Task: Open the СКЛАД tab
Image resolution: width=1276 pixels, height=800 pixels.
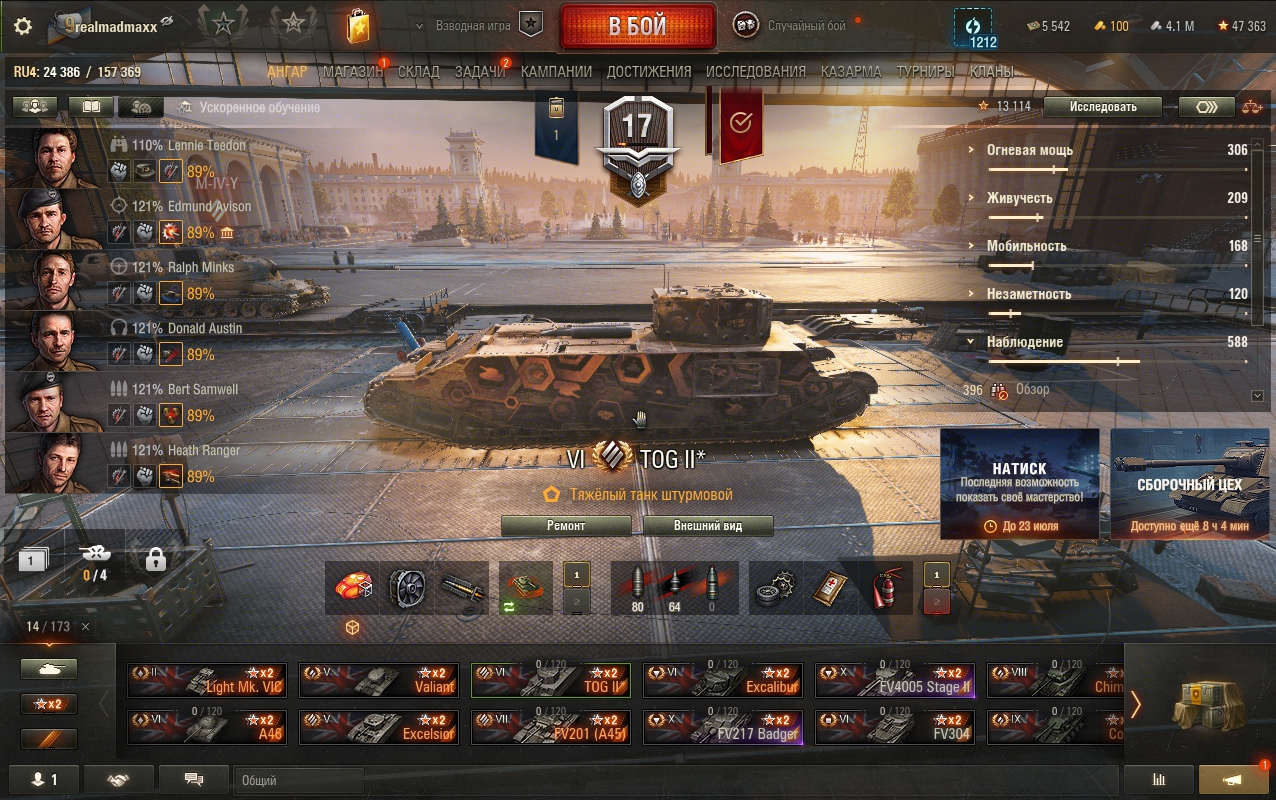Action: [x=418, y=72]
